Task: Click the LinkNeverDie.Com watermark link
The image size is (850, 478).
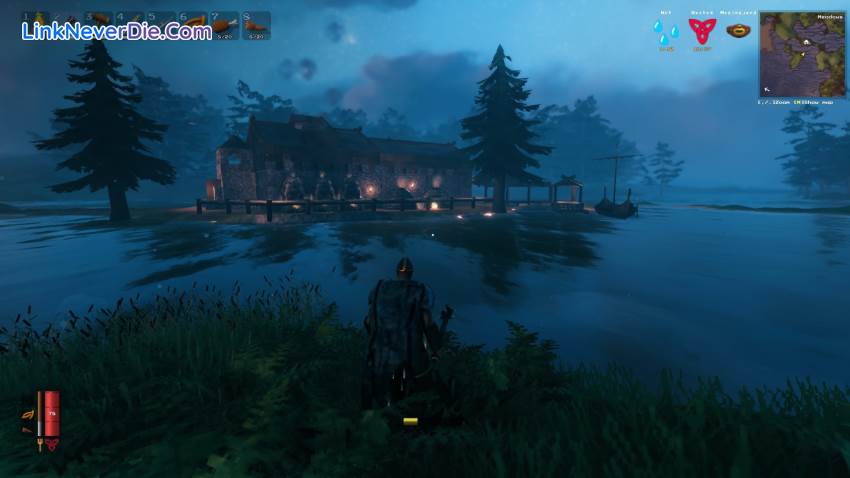Action: pos(116,31)
